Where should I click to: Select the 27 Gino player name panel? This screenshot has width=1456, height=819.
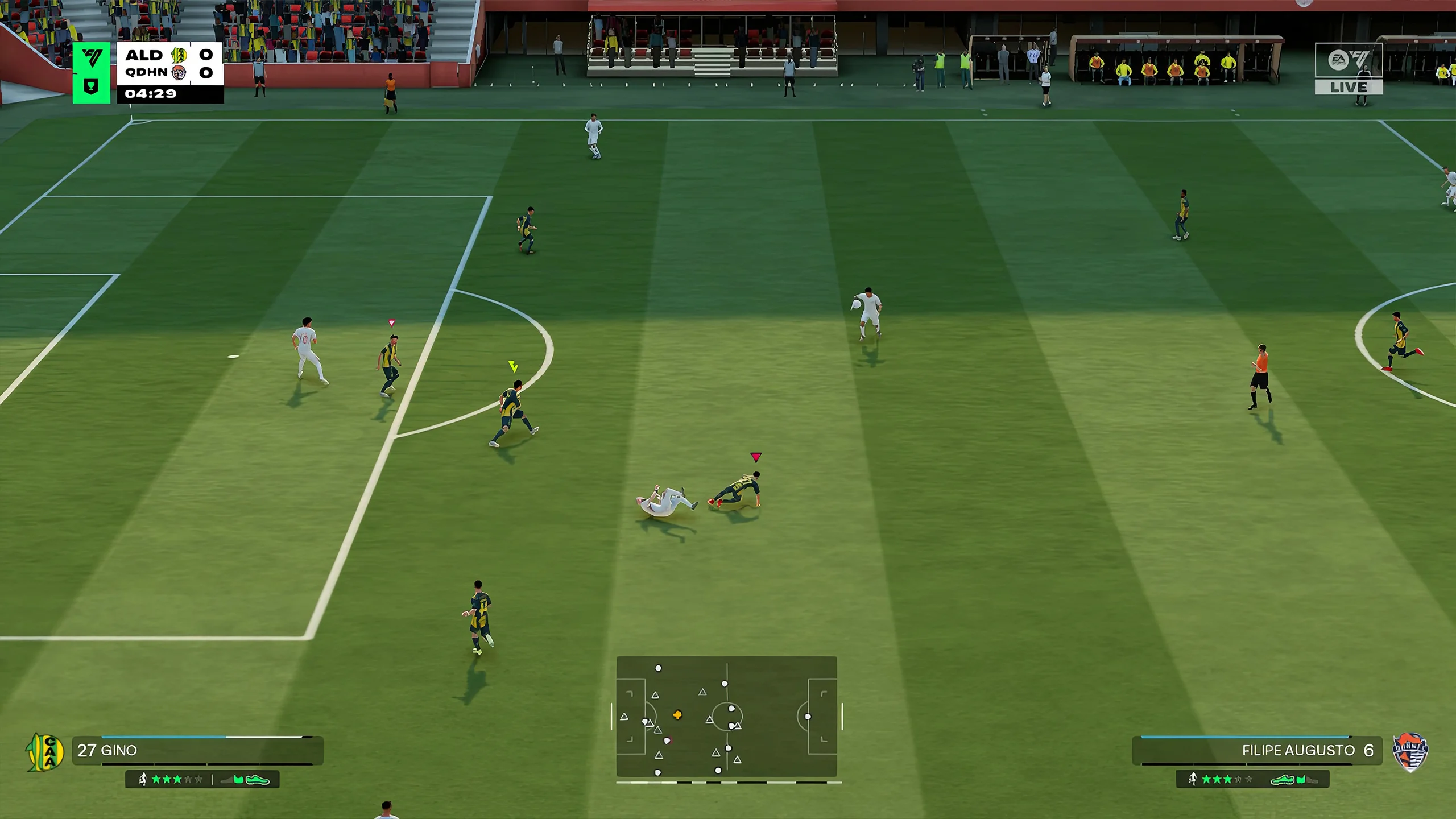coord(197,750)
